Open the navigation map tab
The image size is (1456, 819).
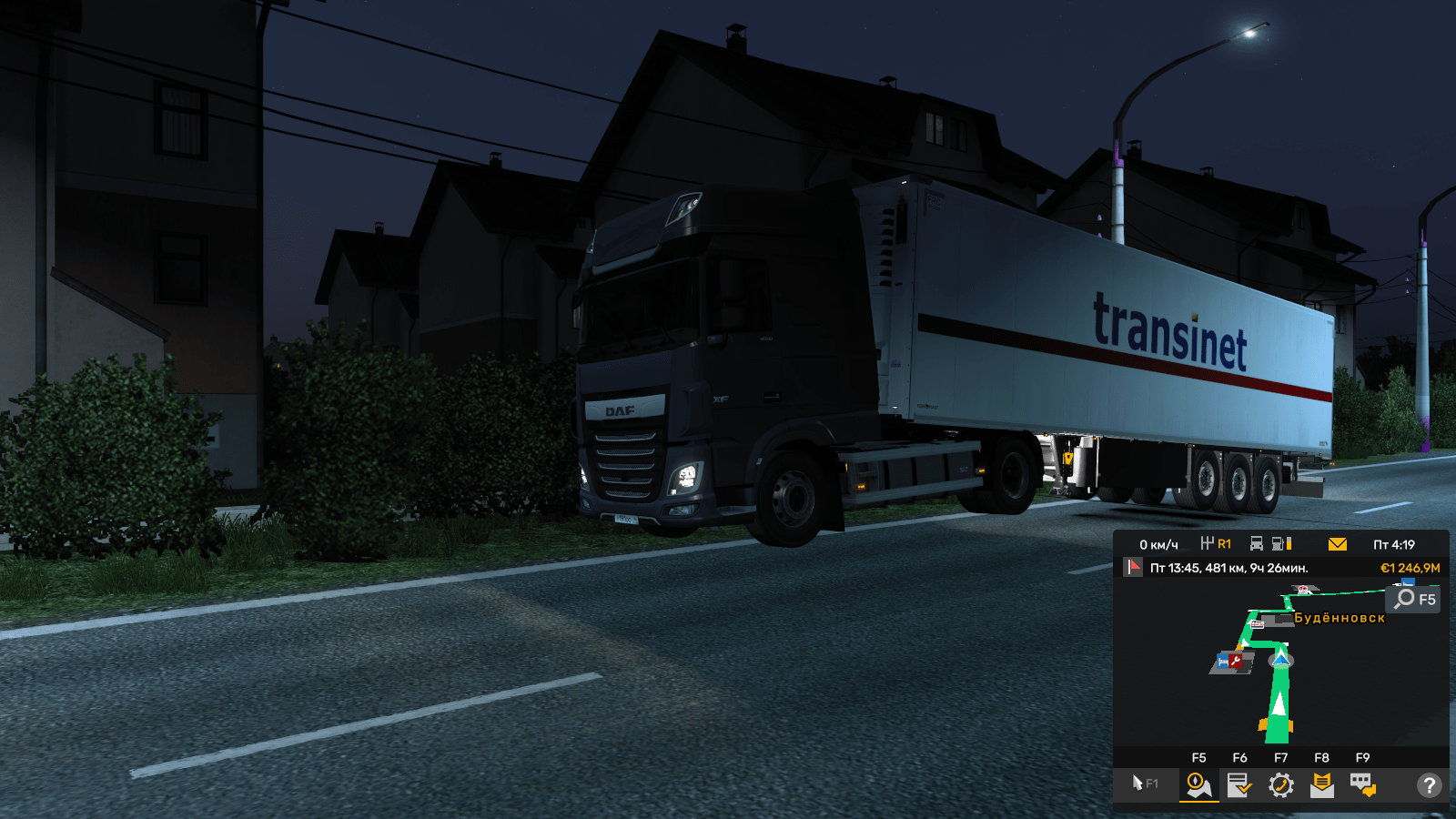coord(1198,784)
